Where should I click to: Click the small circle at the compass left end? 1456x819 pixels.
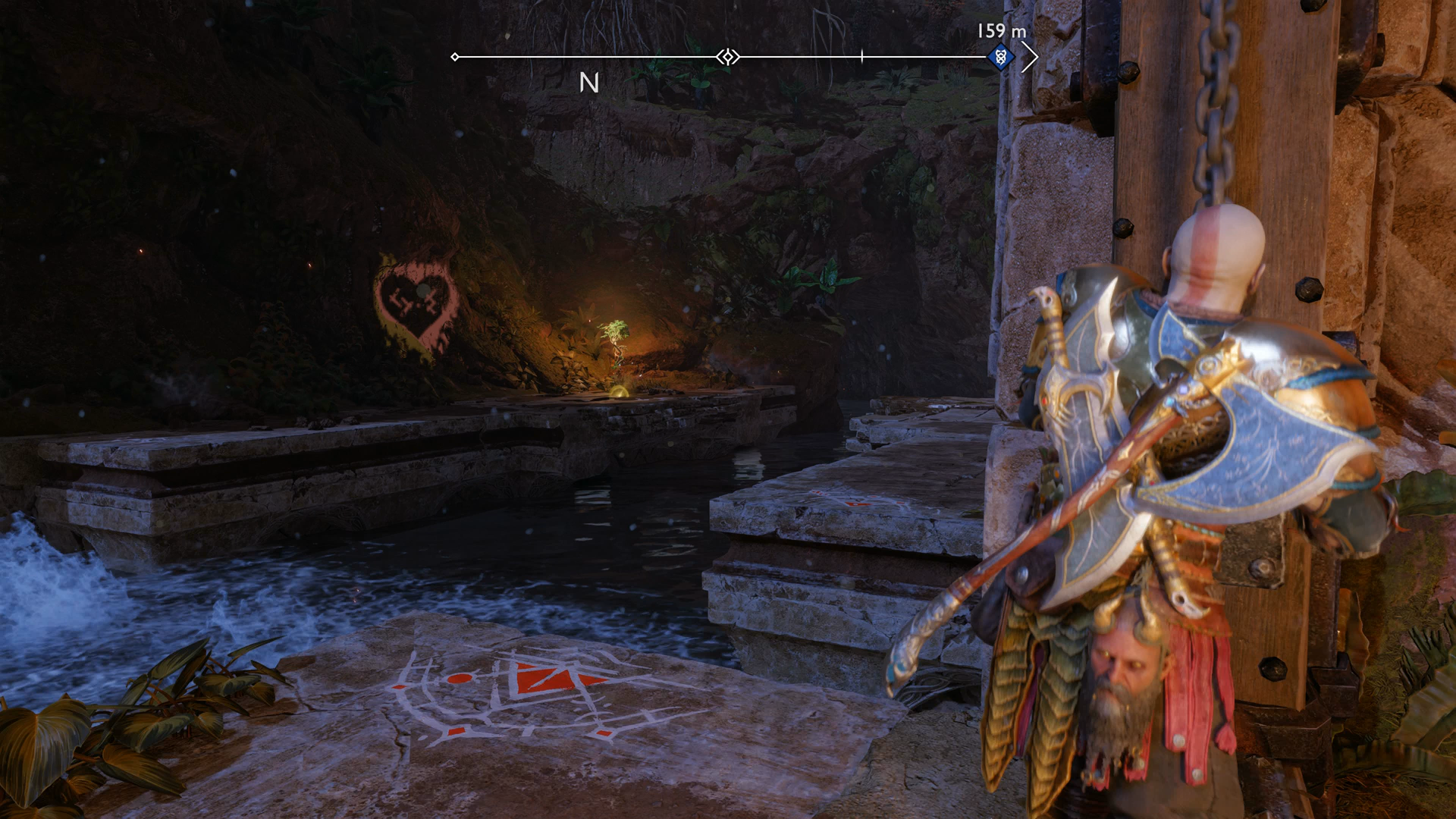456,55
